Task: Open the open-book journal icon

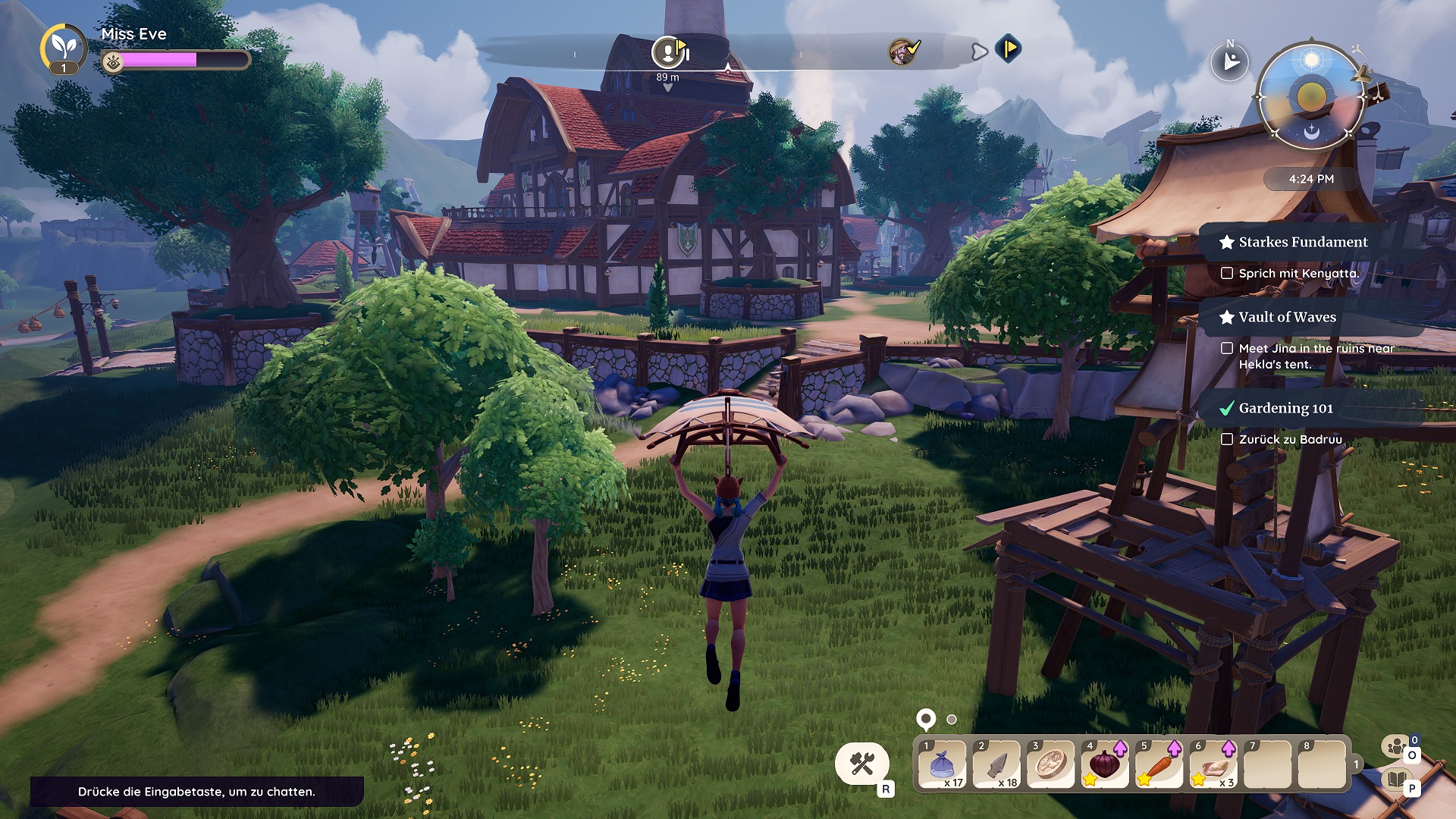Action: click(x=1396, y=779)
